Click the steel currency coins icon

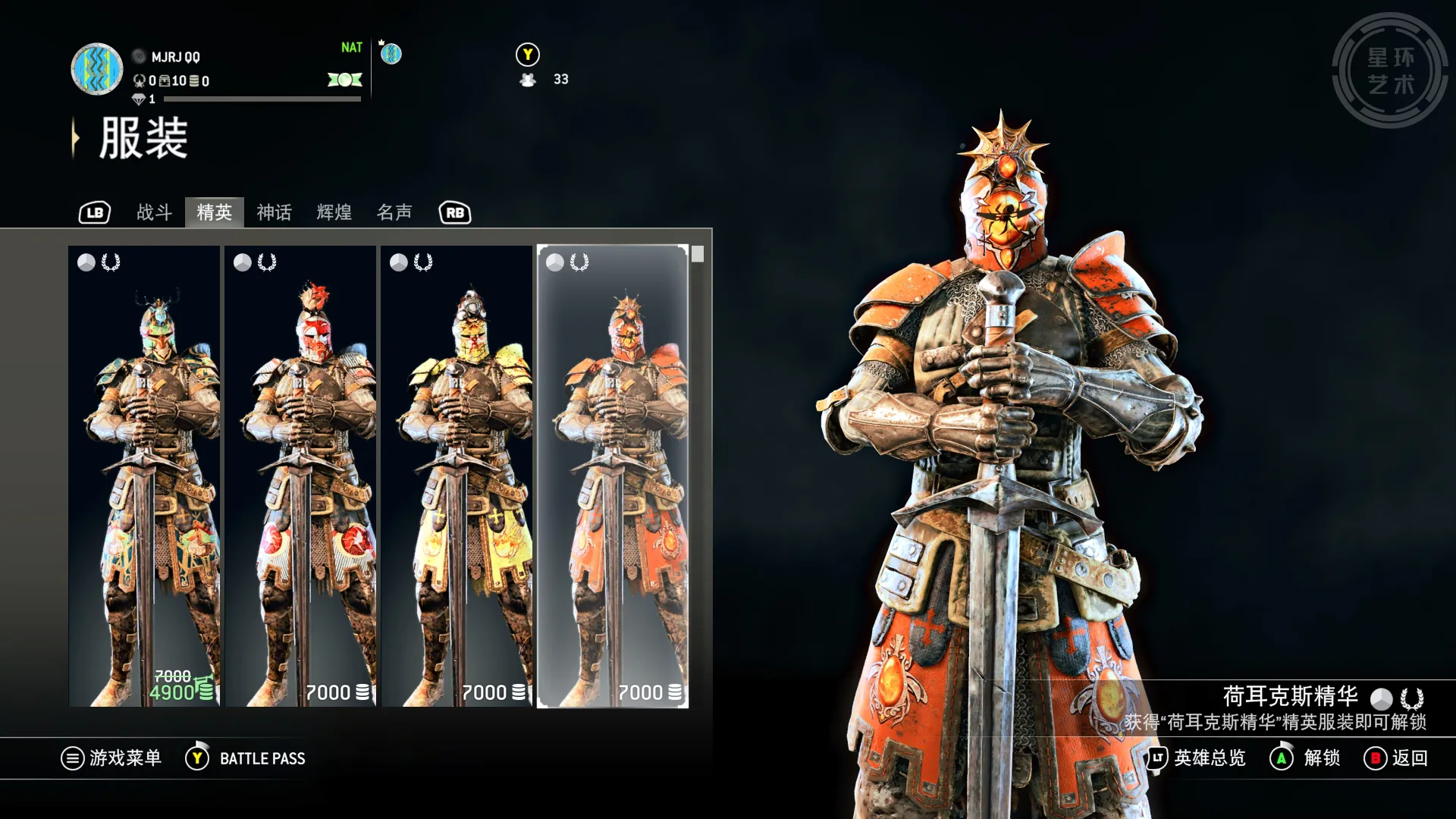(x=193, y=81)
